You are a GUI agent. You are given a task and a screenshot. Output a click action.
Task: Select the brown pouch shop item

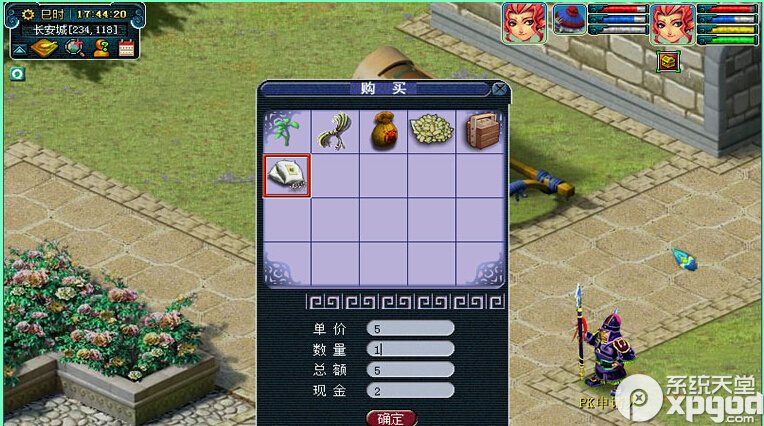[x=383, y=130]
